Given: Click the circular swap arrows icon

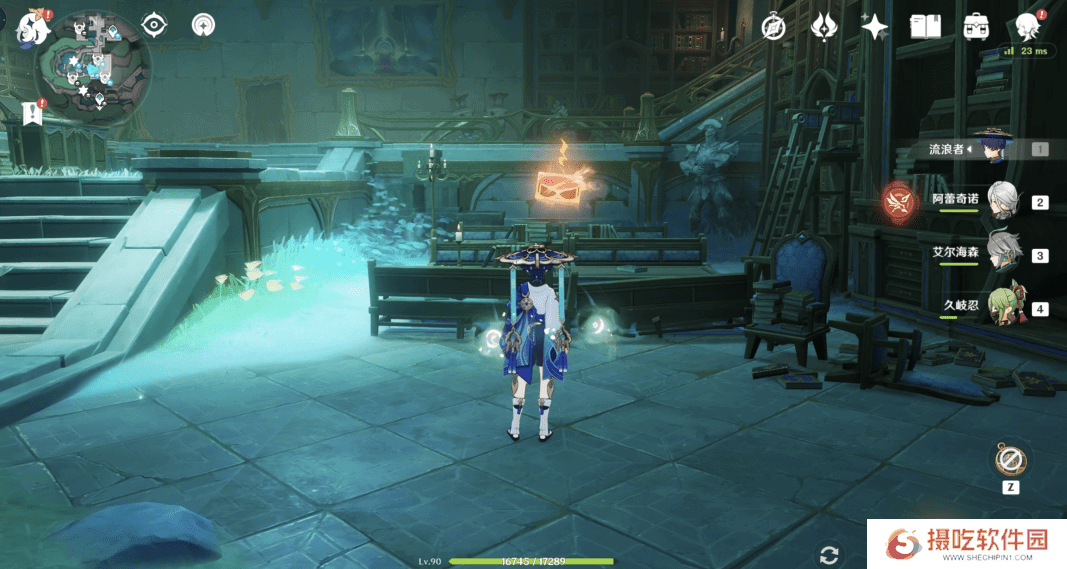Looking at the screenshot, I should (828, 556).
